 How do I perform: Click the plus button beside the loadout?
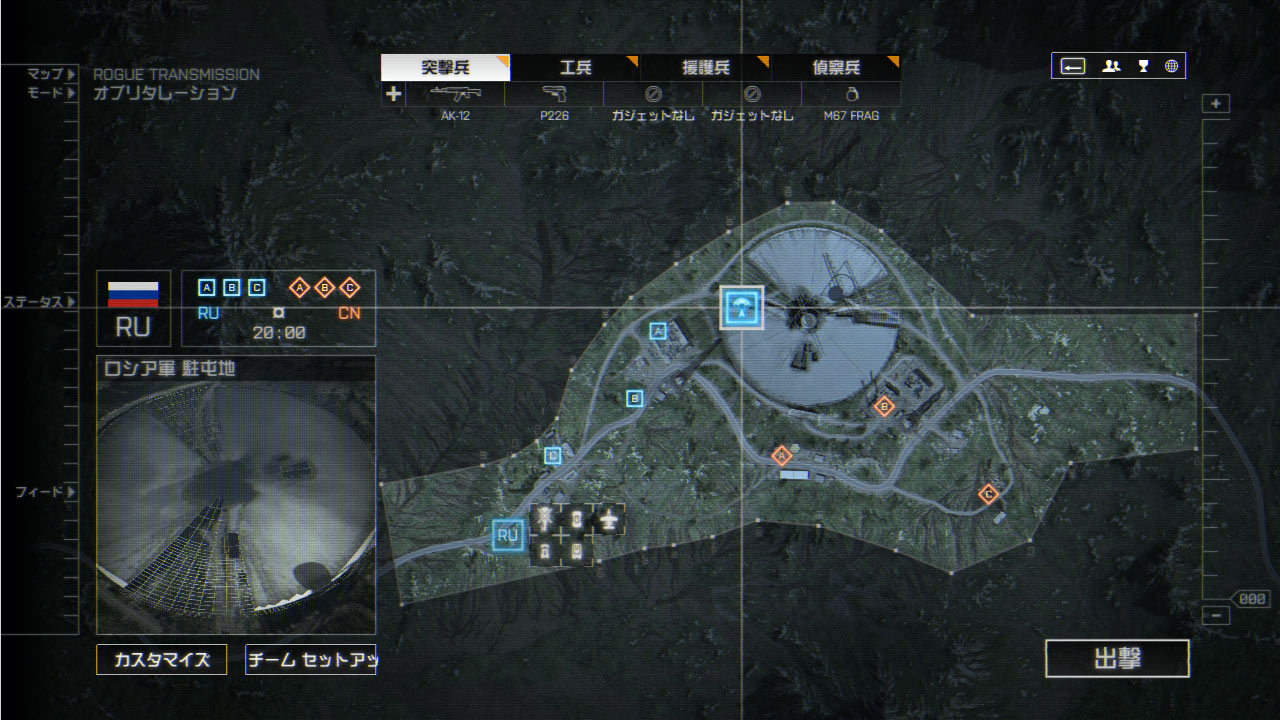coord(394,94)
